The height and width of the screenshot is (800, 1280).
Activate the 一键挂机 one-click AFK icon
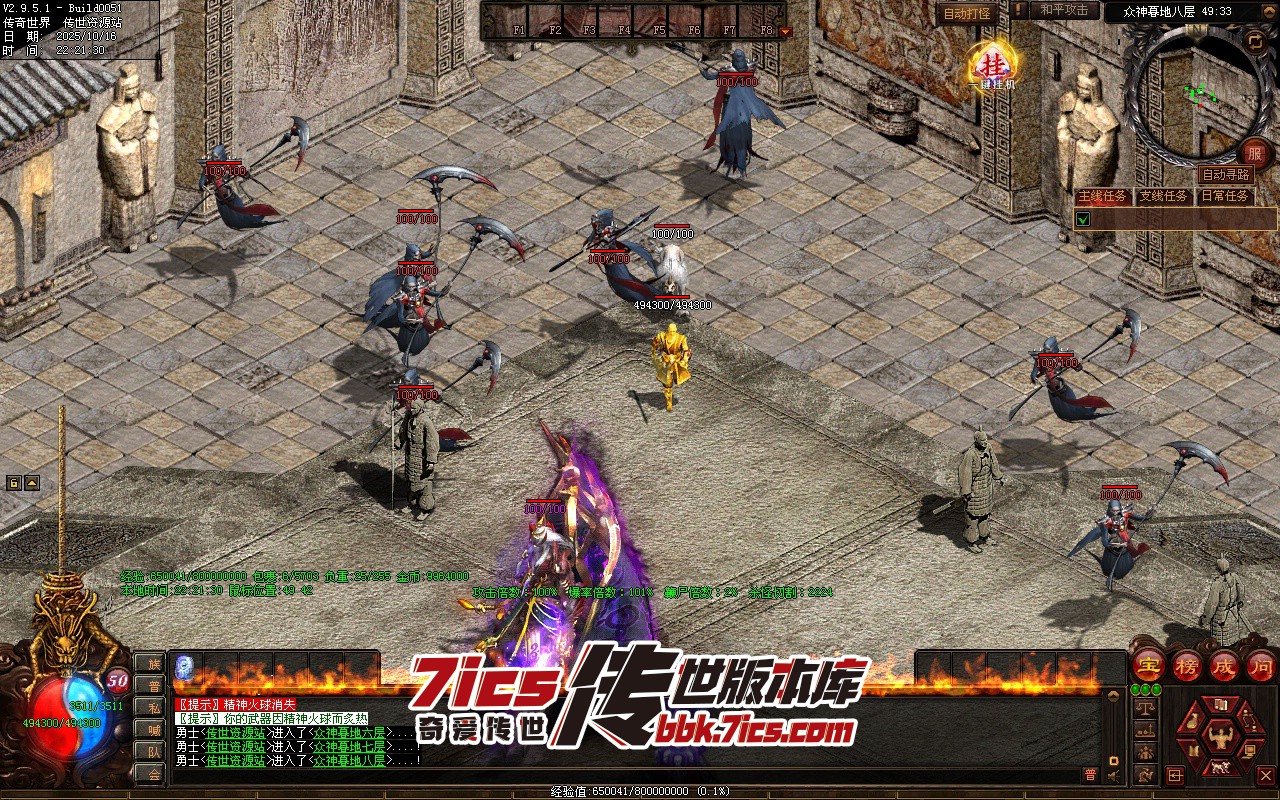point(993,65)
